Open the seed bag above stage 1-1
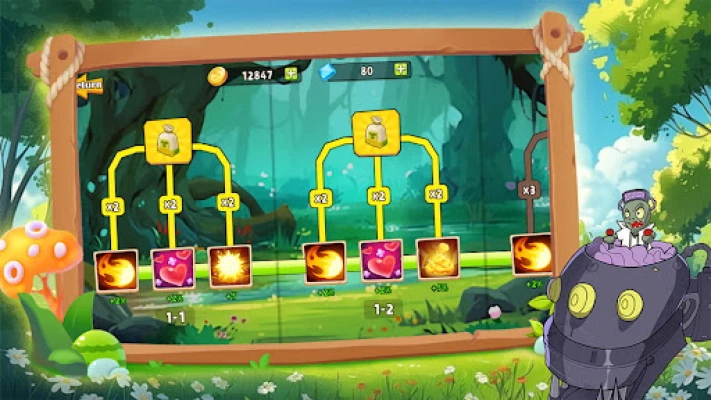The width and height of the screenshot is (711, 400). pyautogui.click(x=168, y=140)
